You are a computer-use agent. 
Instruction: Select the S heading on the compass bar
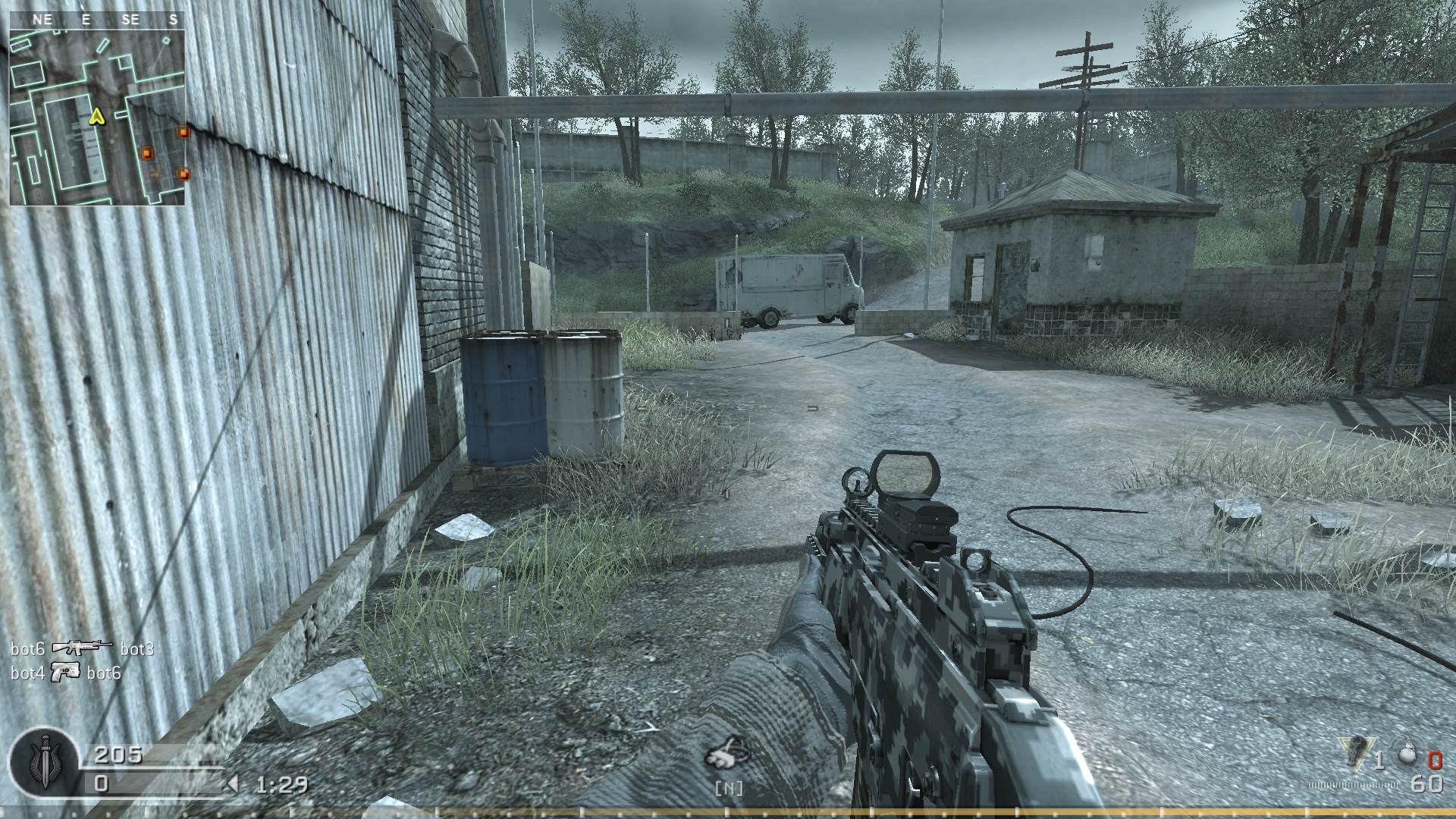point(173,20)
